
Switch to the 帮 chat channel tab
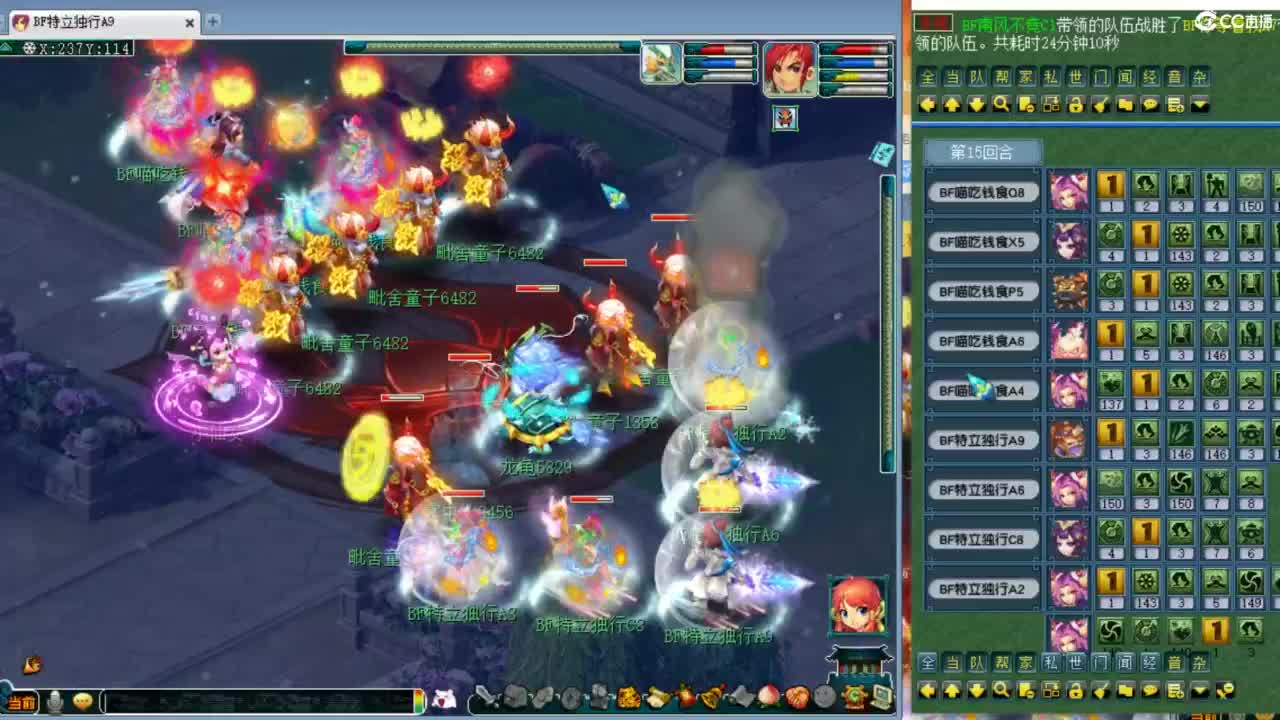[999, 77]
